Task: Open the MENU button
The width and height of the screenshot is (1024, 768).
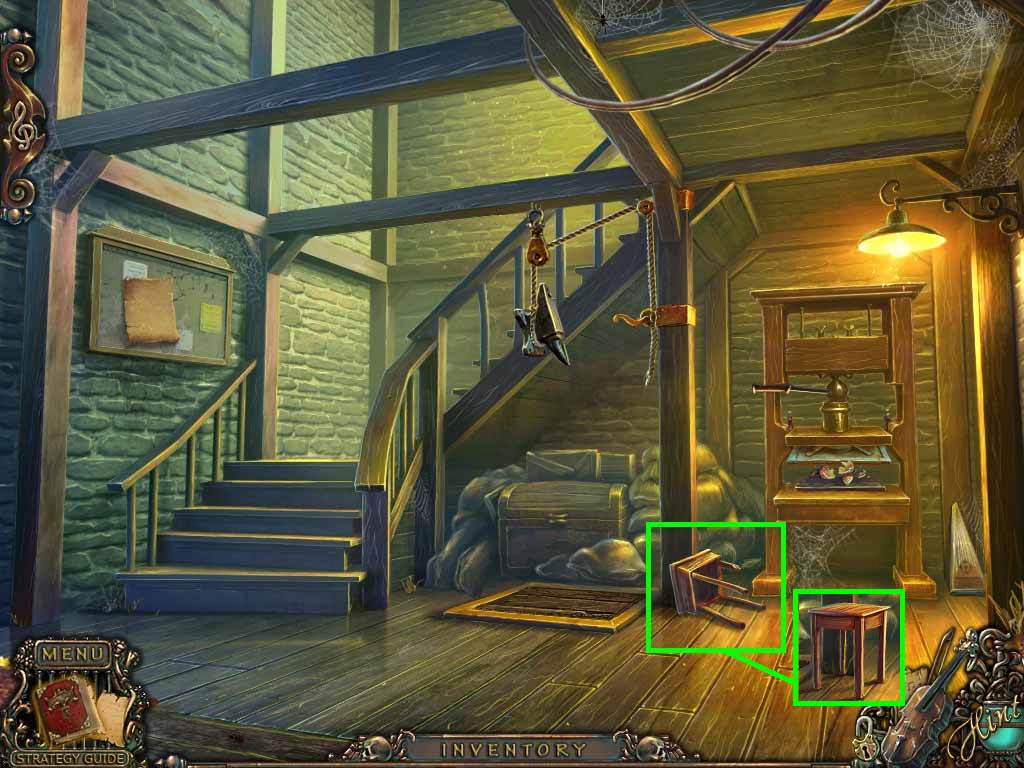Action: 71,655
